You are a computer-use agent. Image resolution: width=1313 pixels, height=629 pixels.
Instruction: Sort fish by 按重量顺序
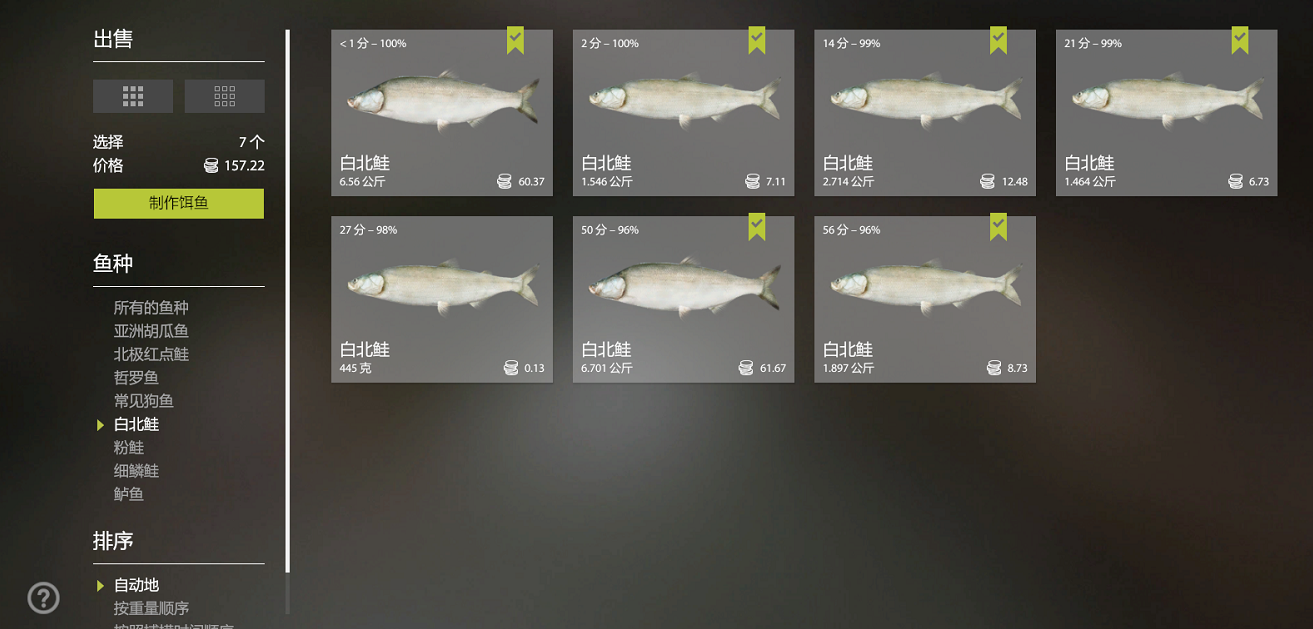click(151, 608)
